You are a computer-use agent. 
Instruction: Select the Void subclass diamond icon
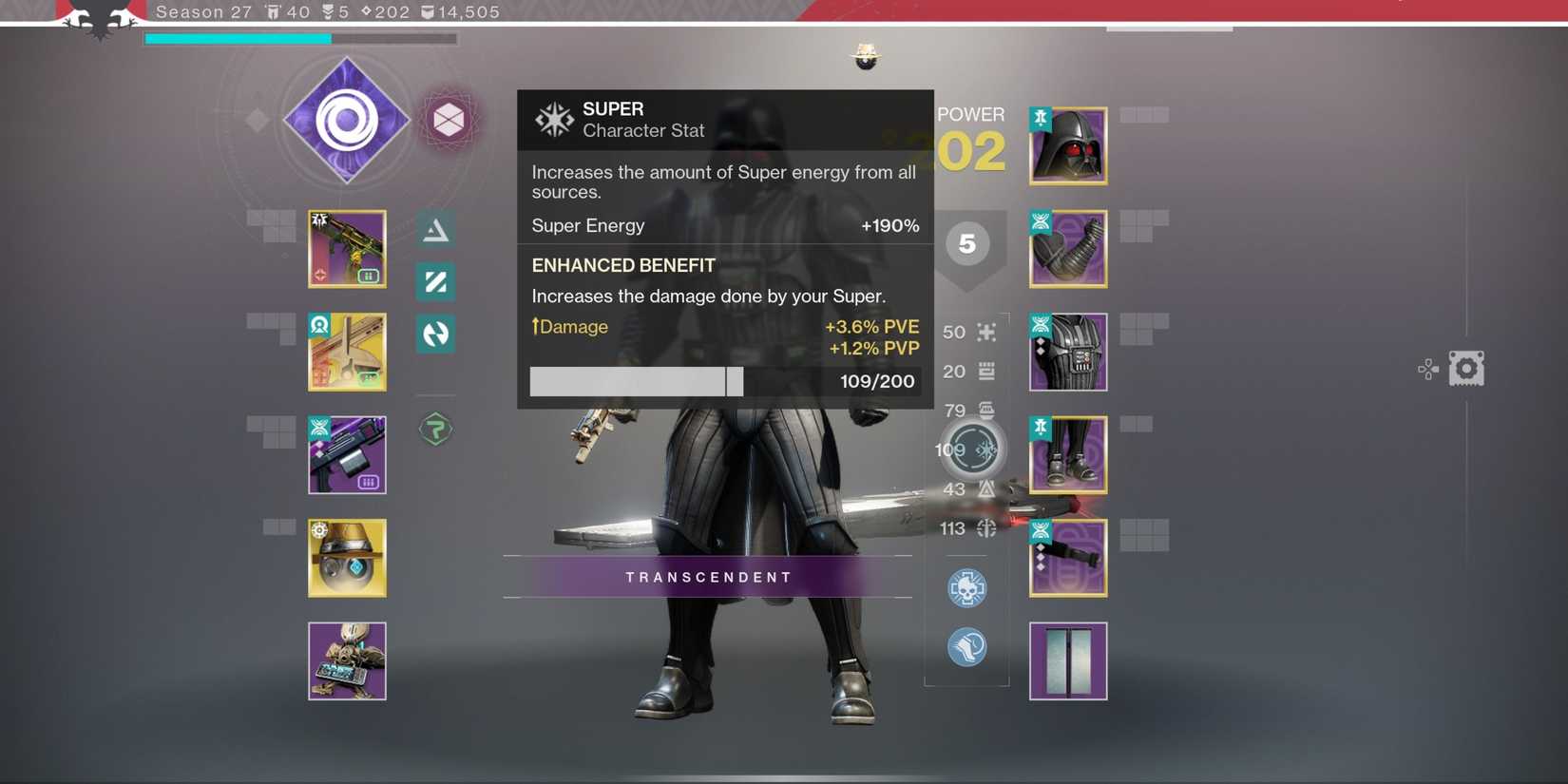(347, 120)
